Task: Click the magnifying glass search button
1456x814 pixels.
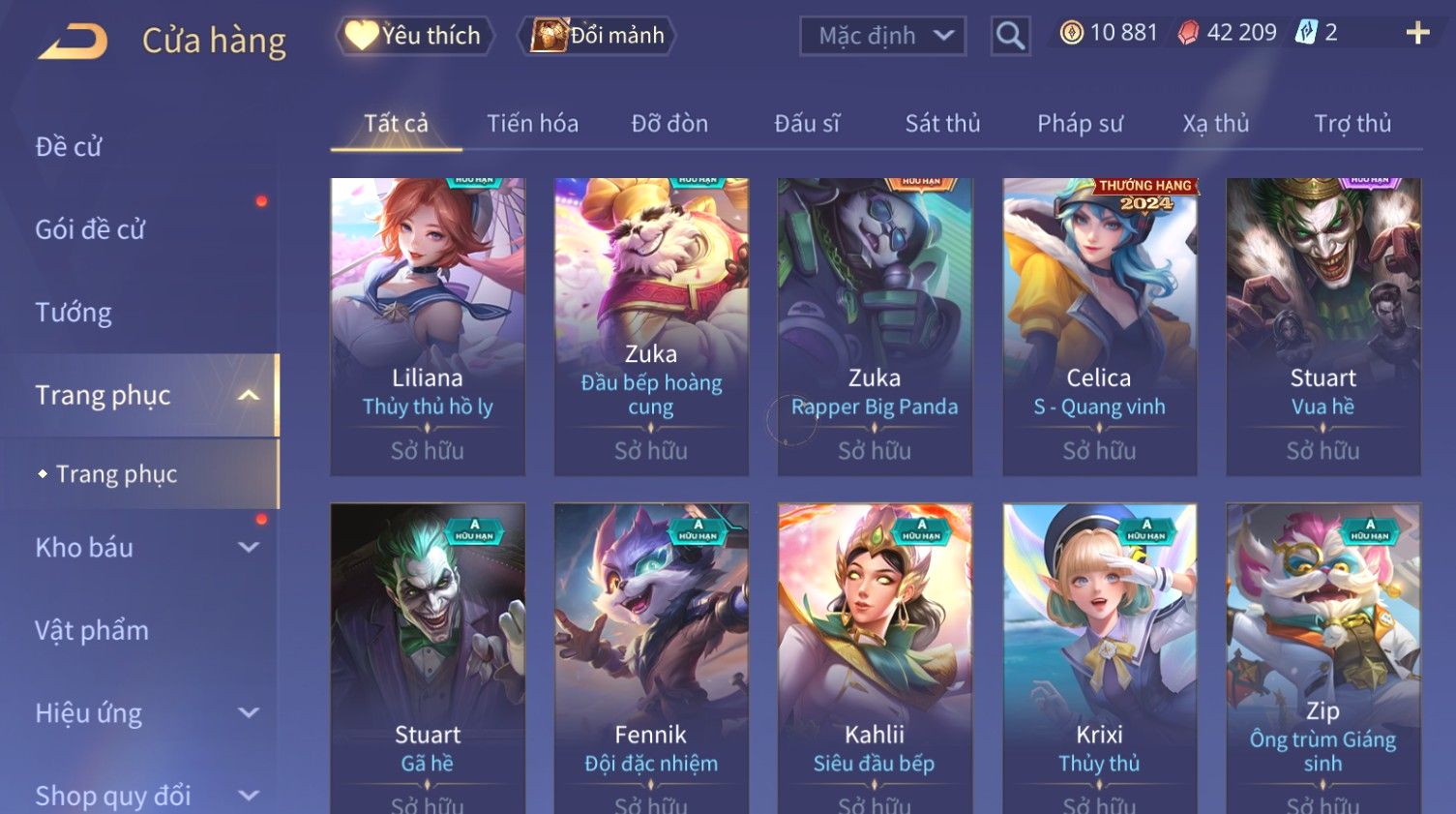Action: pyautogui.click(x=1010, y=36)
